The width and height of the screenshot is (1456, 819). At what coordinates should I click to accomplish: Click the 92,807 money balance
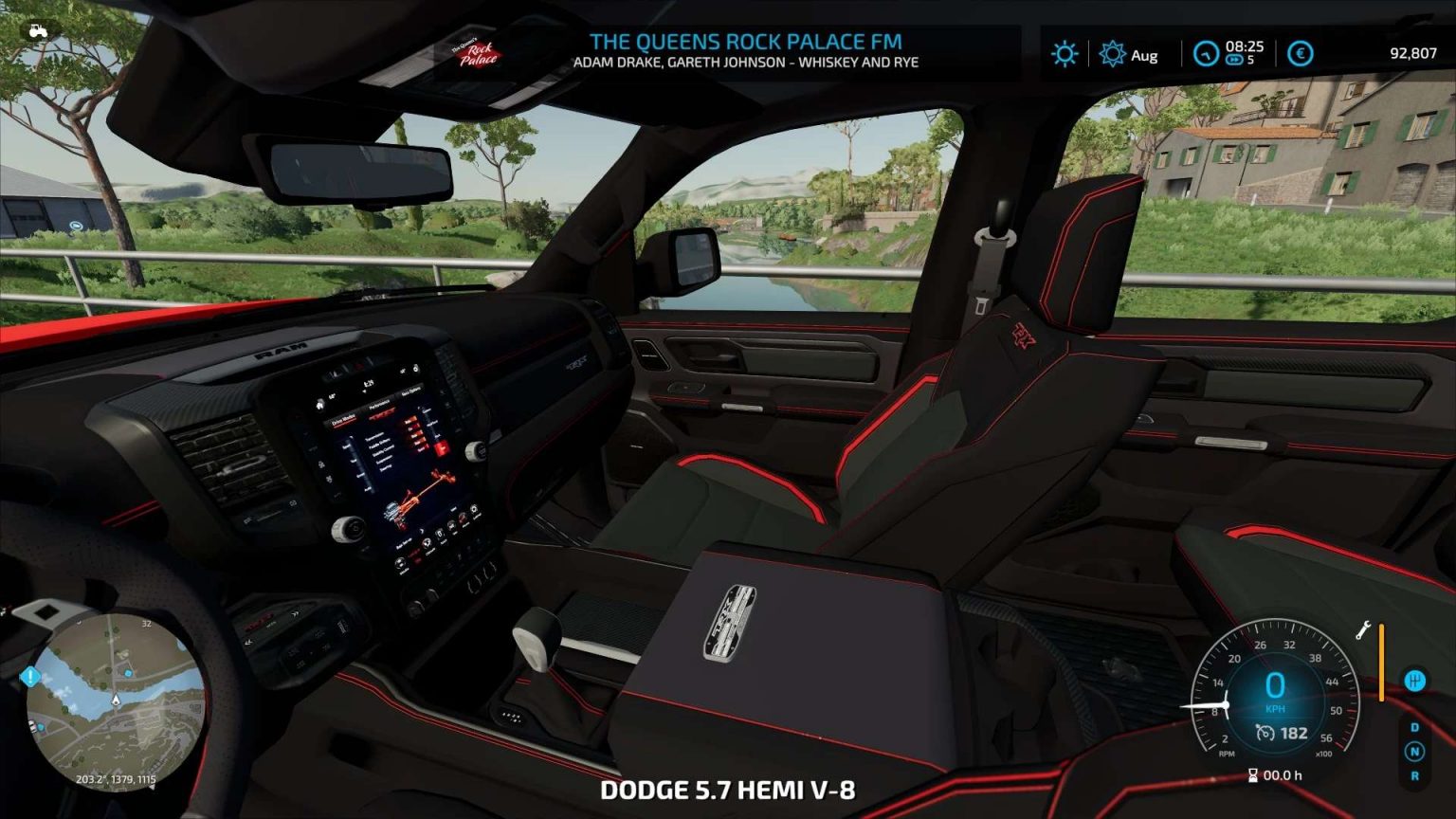1411,54
